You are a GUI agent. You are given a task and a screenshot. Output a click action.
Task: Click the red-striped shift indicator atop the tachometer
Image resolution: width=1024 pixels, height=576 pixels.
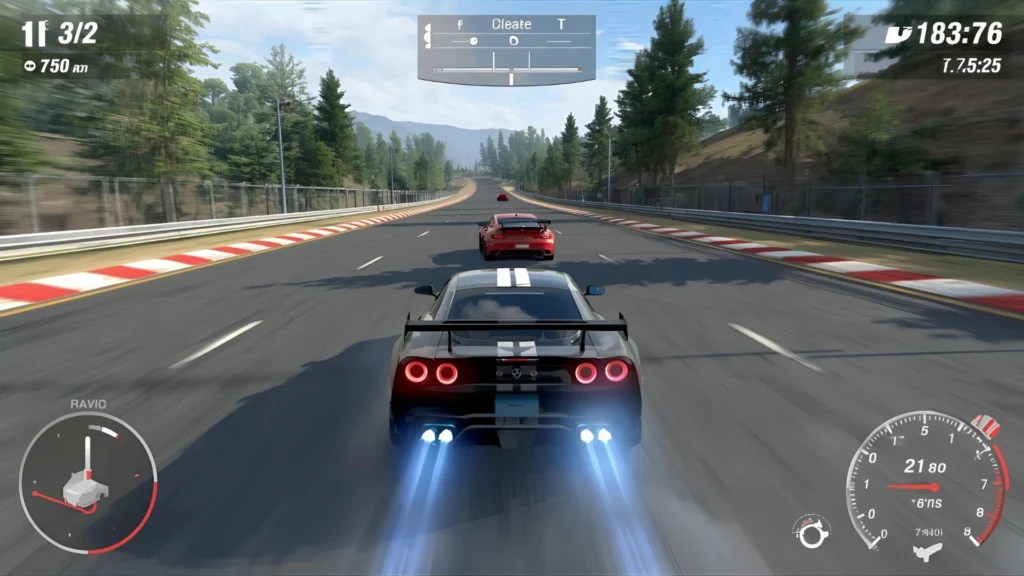[987, 425]
